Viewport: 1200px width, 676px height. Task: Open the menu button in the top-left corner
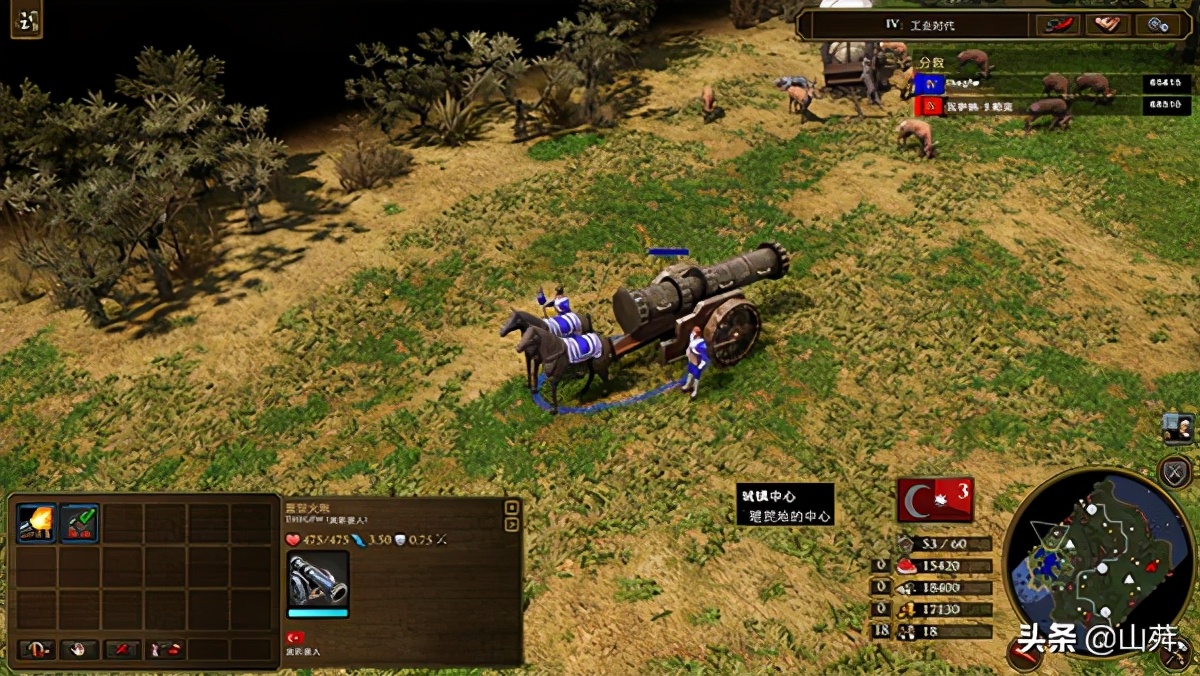(26, 21)
